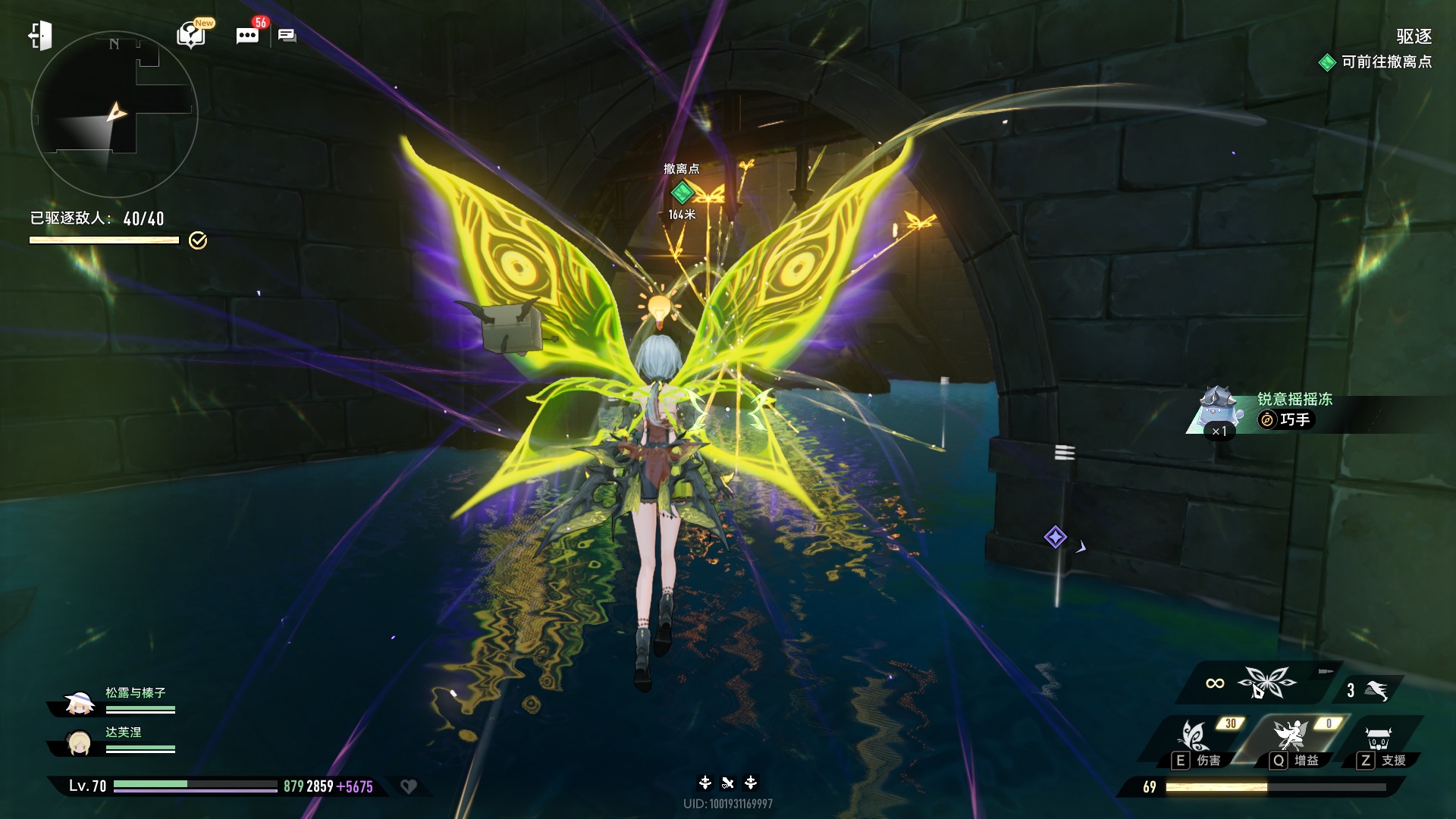Image resolution: width=1456 pixels, height=819 pixels.
Task: Select the butterfly weapon with infinite ammo
Action: pyautogui.click(x=1266, y=682)
